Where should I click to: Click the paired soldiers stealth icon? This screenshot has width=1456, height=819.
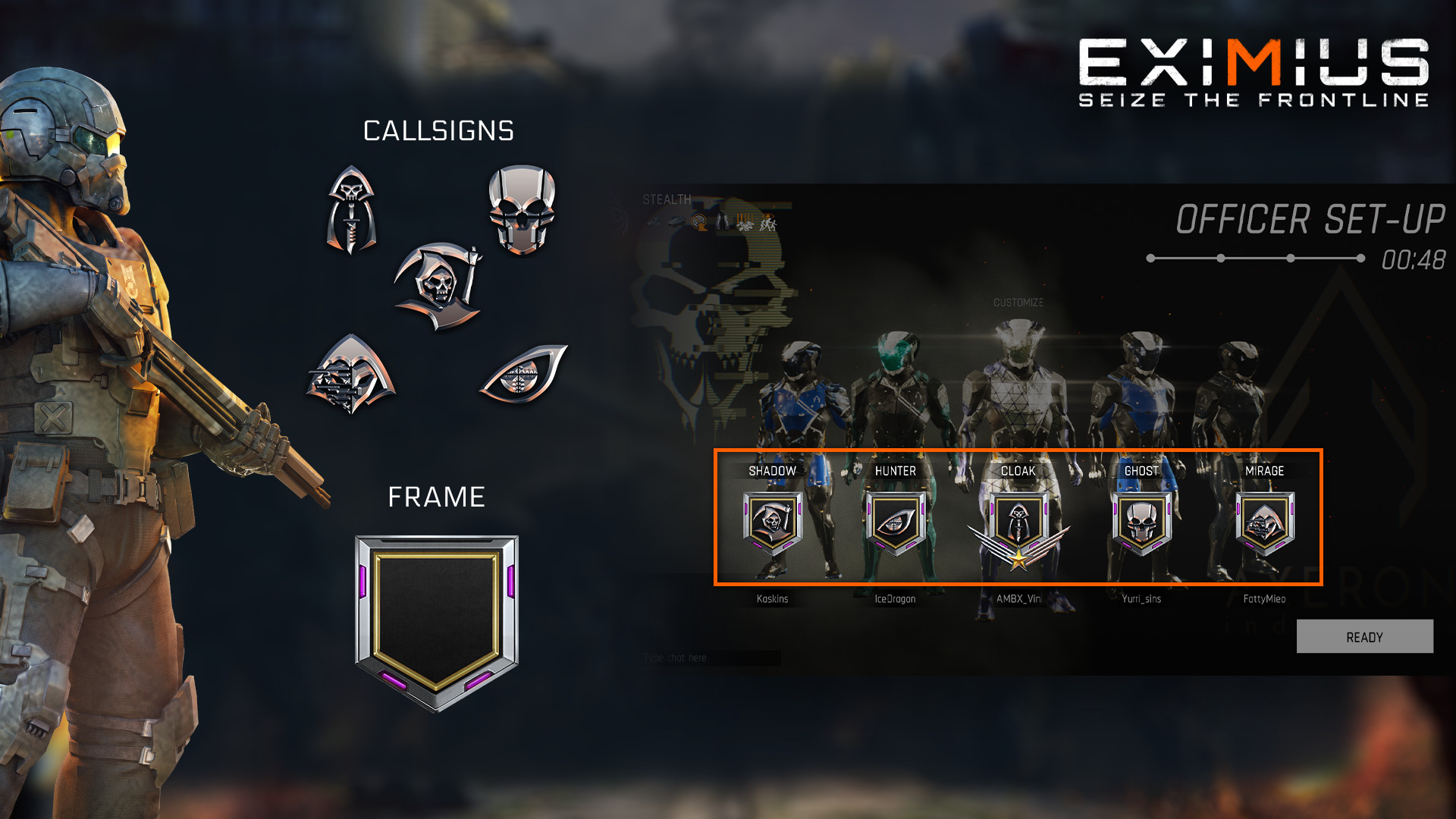(722, 221)
